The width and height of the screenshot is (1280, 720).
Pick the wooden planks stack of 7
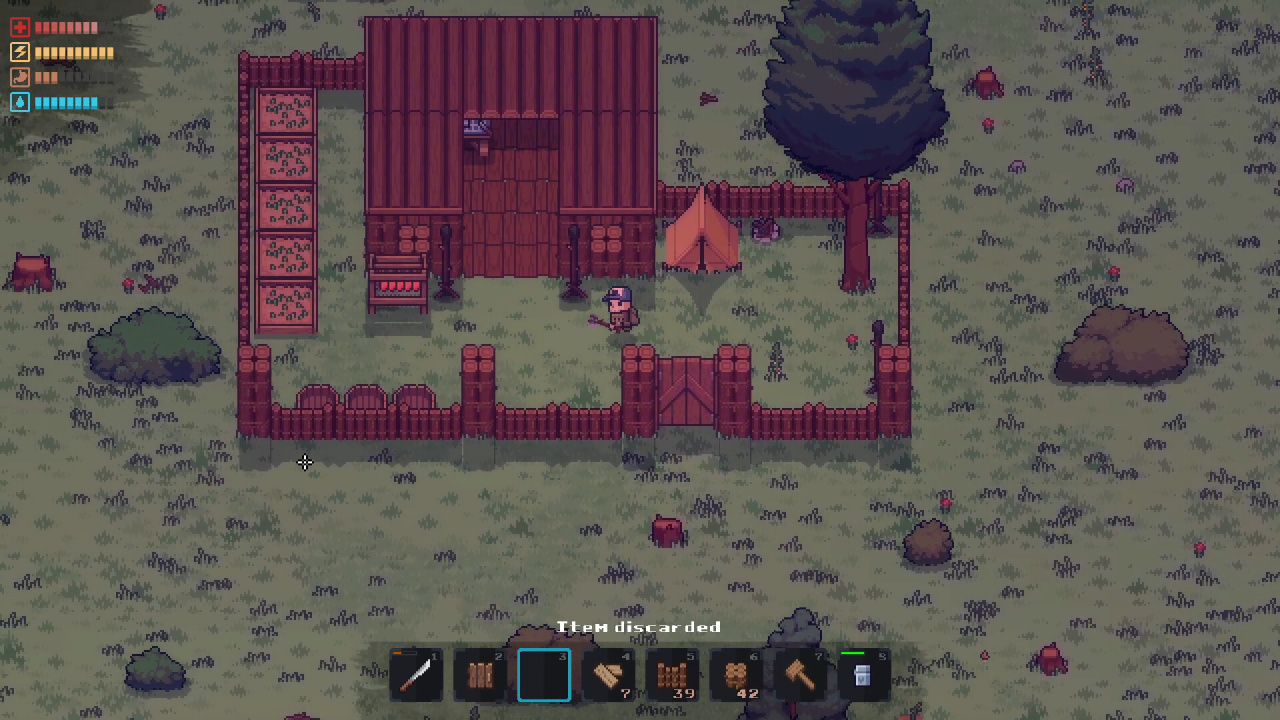[x=608, y=675]
